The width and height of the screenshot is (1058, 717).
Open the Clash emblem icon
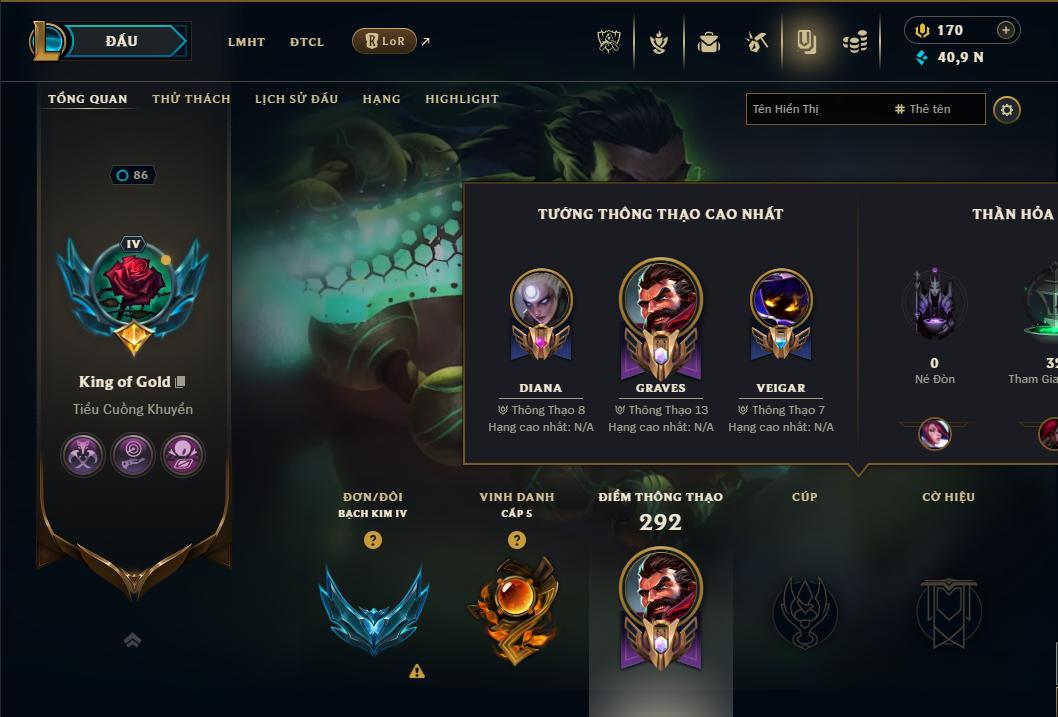coord(609,42)
